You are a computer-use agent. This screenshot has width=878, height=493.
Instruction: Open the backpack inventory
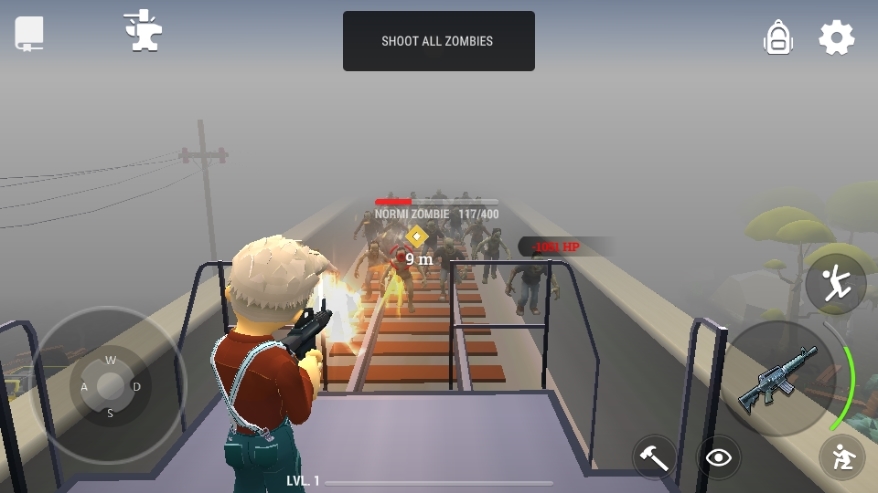tap(777, 38)
